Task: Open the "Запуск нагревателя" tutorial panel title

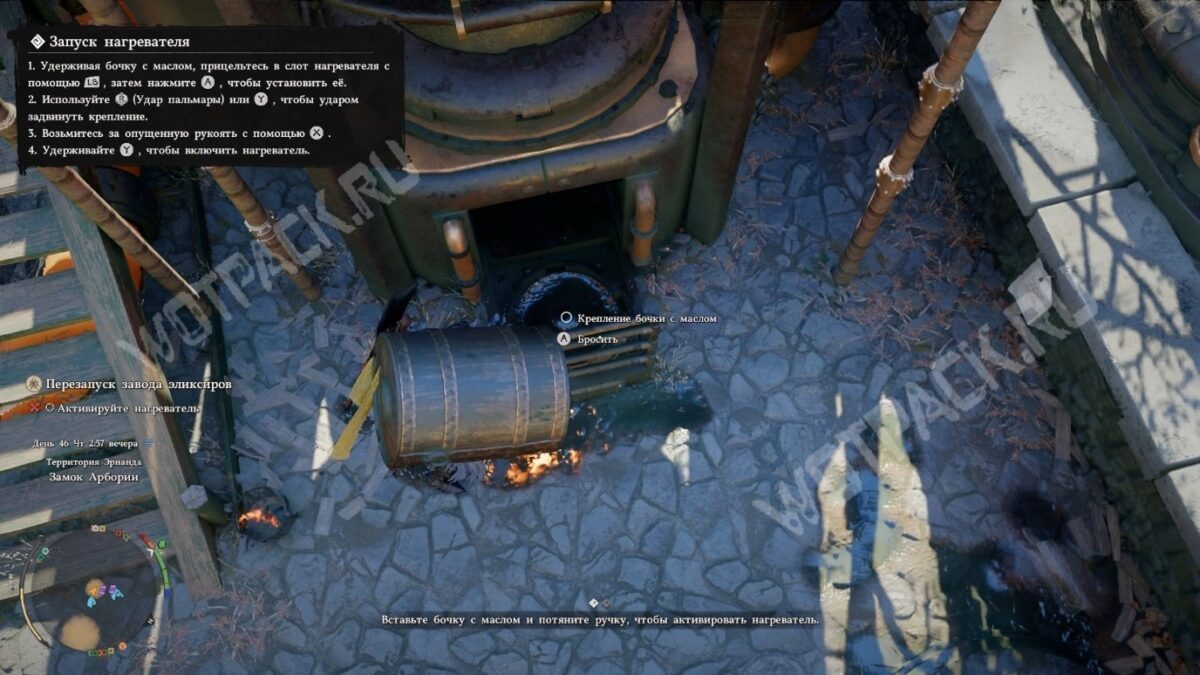Action: 119,42
